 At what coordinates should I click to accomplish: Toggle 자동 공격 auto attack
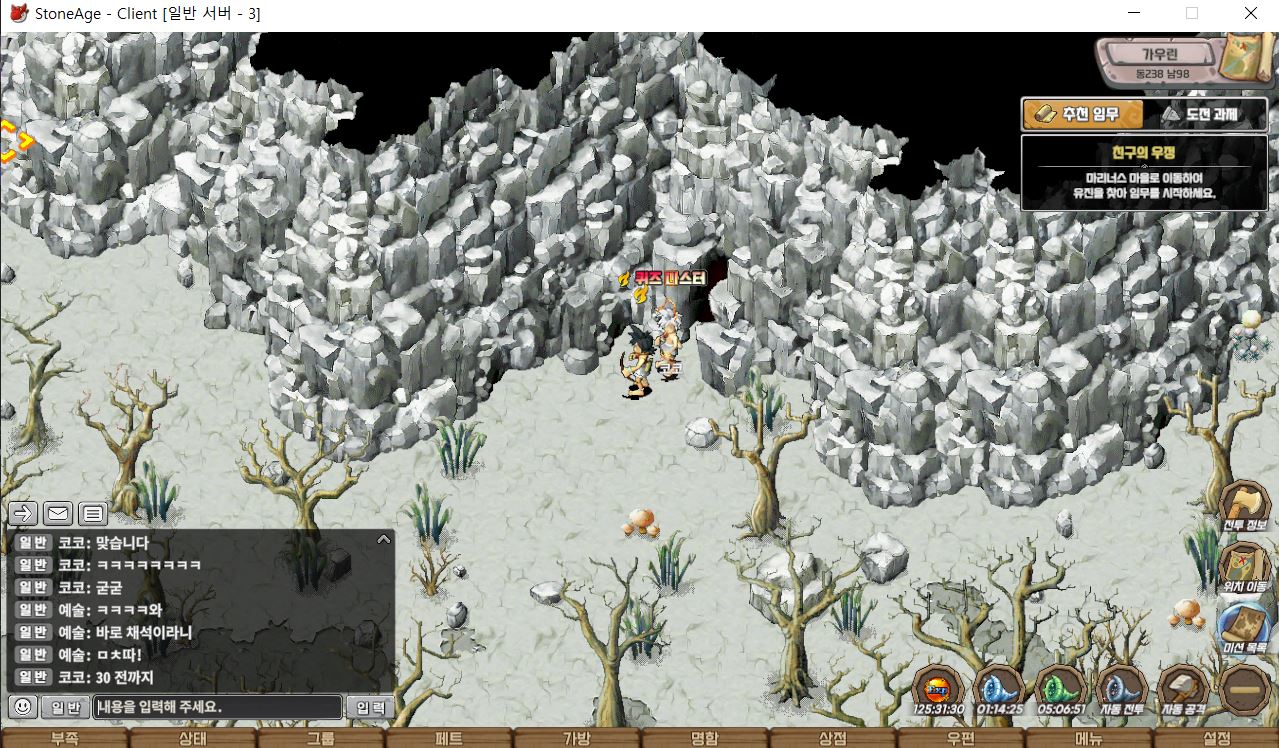(1182, 690)
